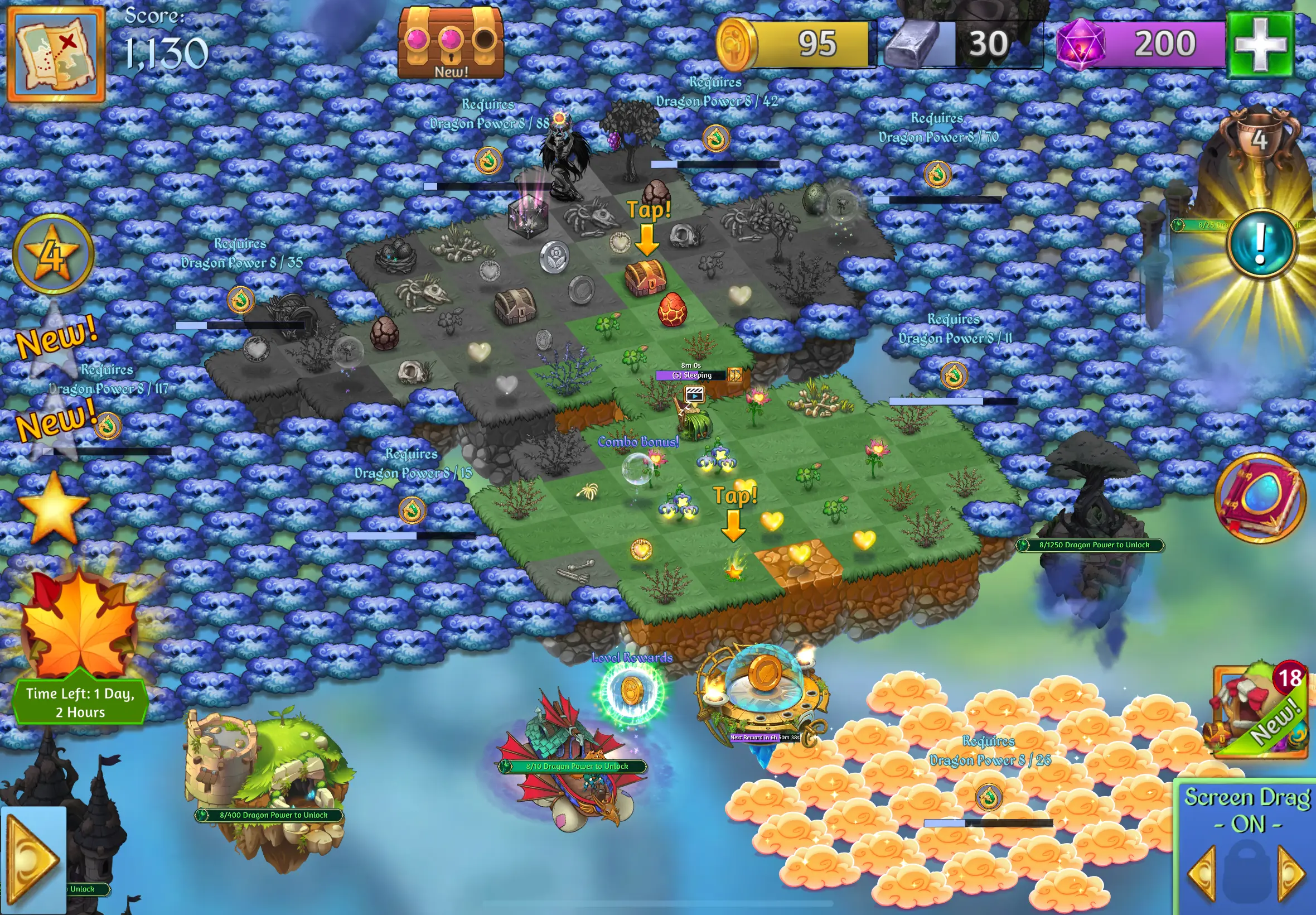Image resolution: width=1316 pixels, height=915 pixels.
Task: Open the red dragon book
Action: (1260, 498)
